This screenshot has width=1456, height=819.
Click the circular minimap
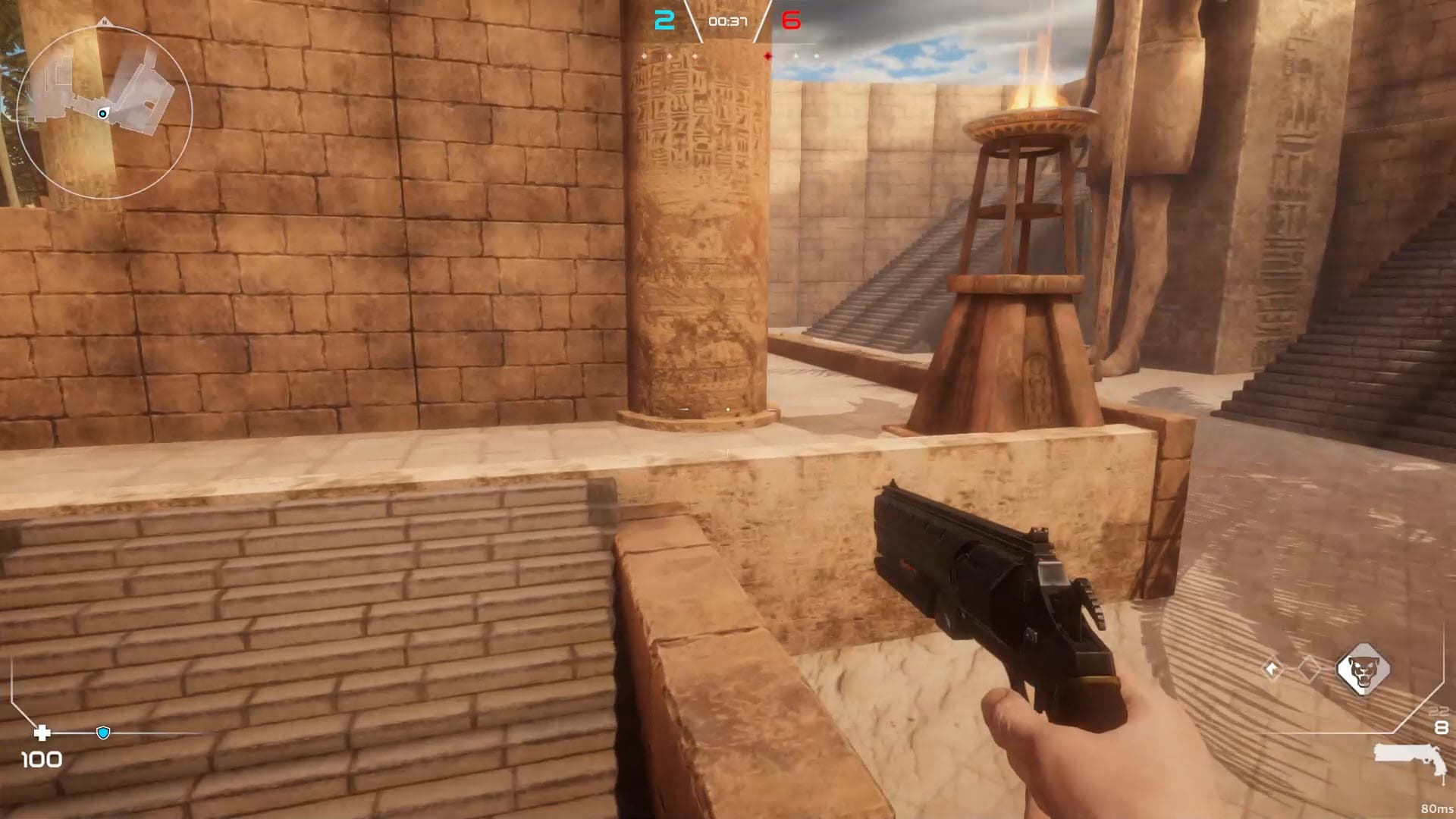(x=104, y=112)
